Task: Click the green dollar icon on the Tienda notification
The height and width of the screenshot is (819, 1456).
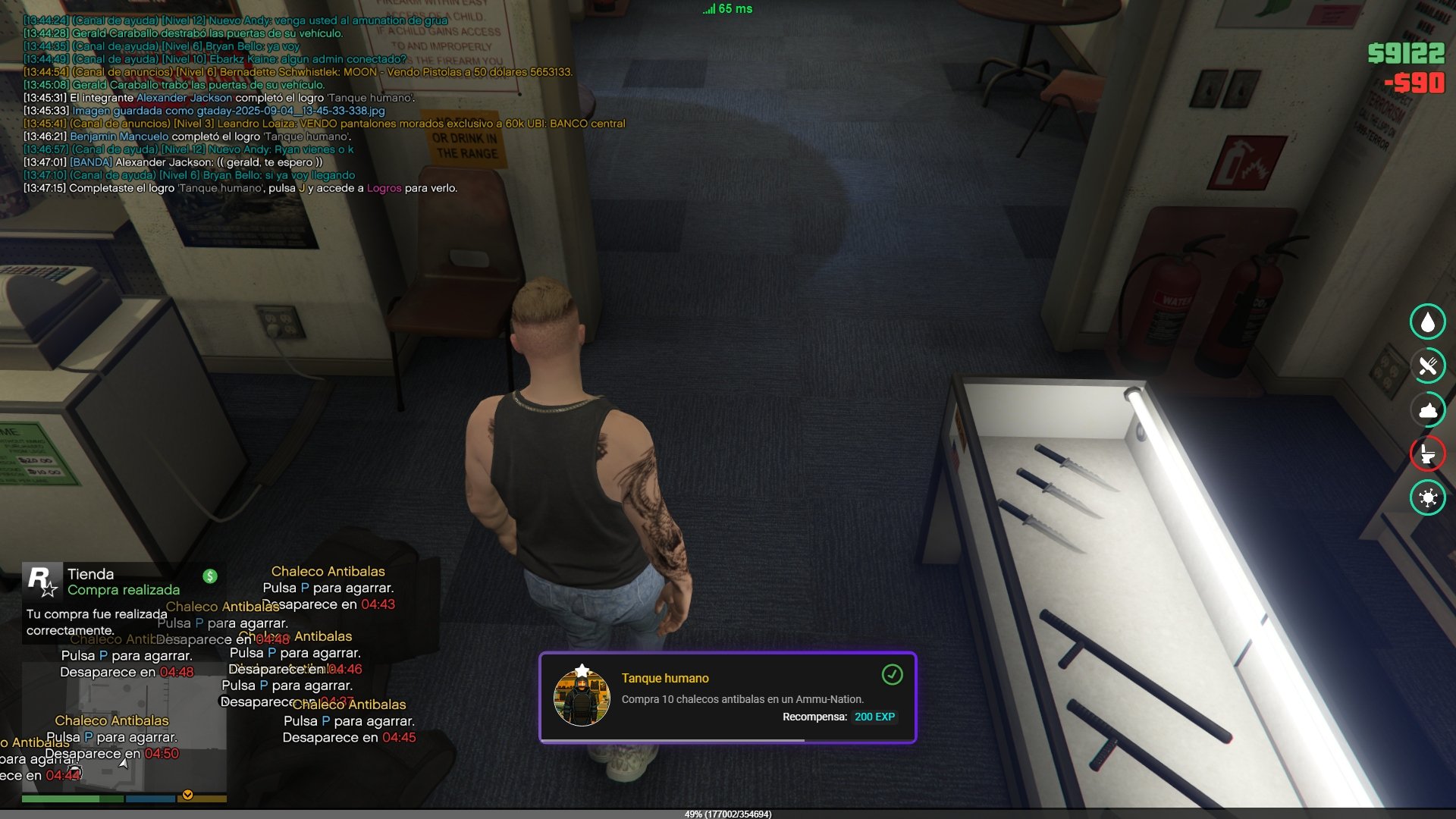Action: pyautogui.click(x=210, y=576)
